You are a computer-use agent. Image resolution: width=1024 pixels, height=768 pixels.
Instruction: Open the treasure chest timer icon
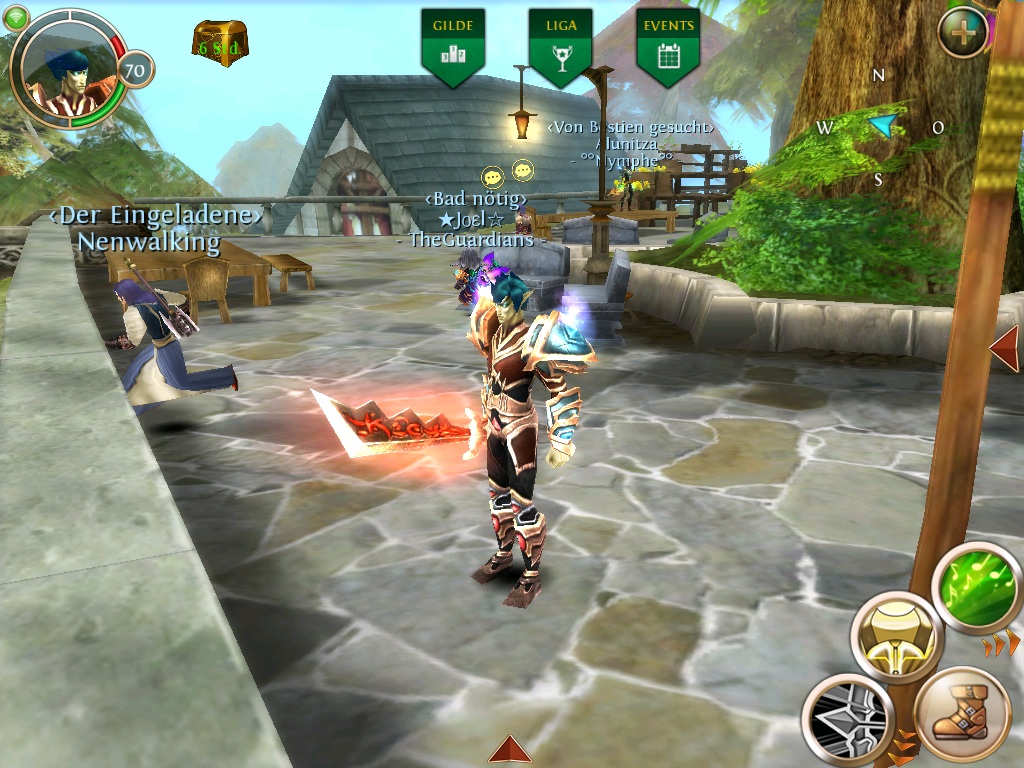point(220,44)
